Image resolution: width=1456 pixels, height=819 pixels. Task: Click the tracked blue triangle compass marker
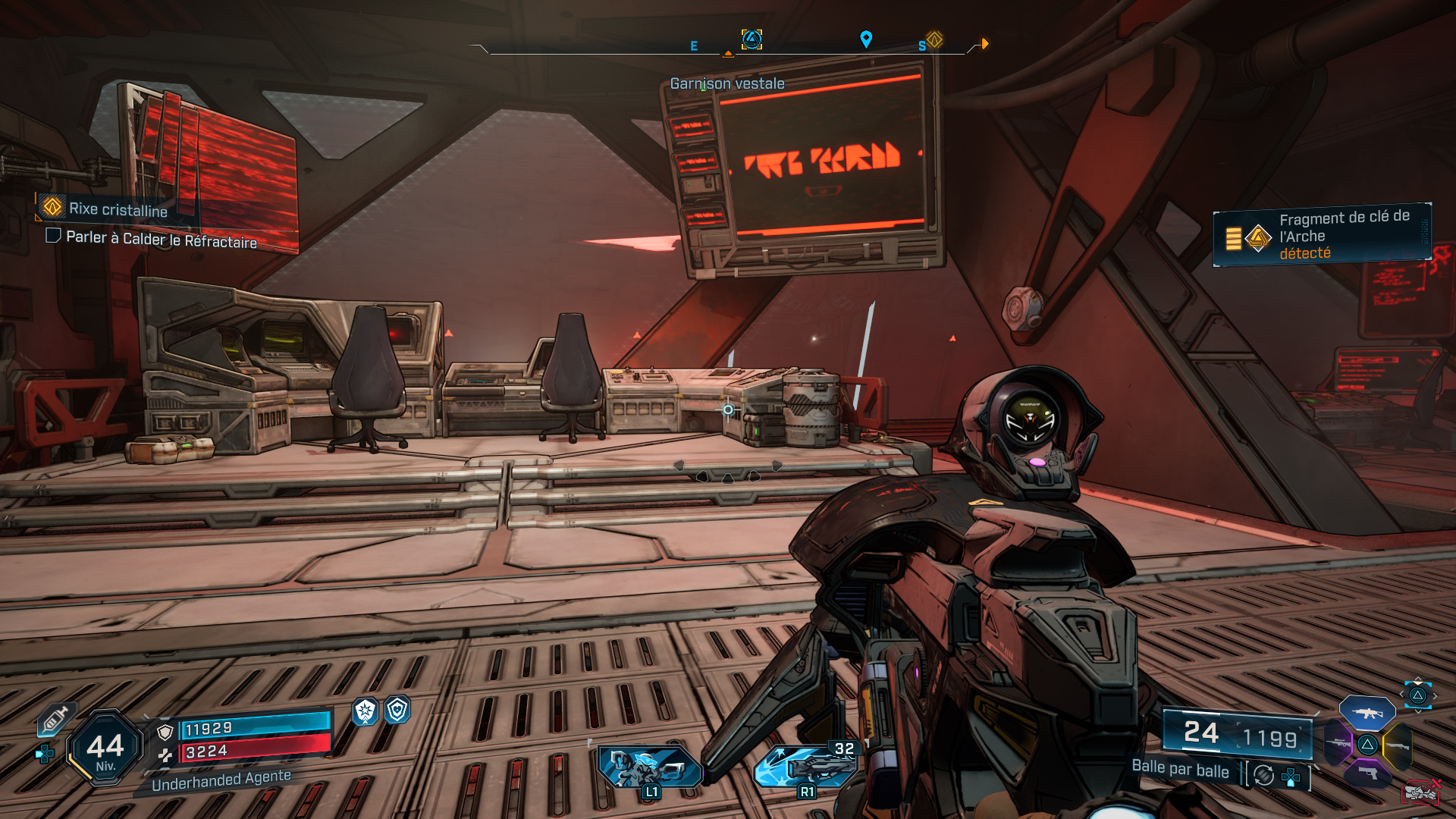(752, 39)
